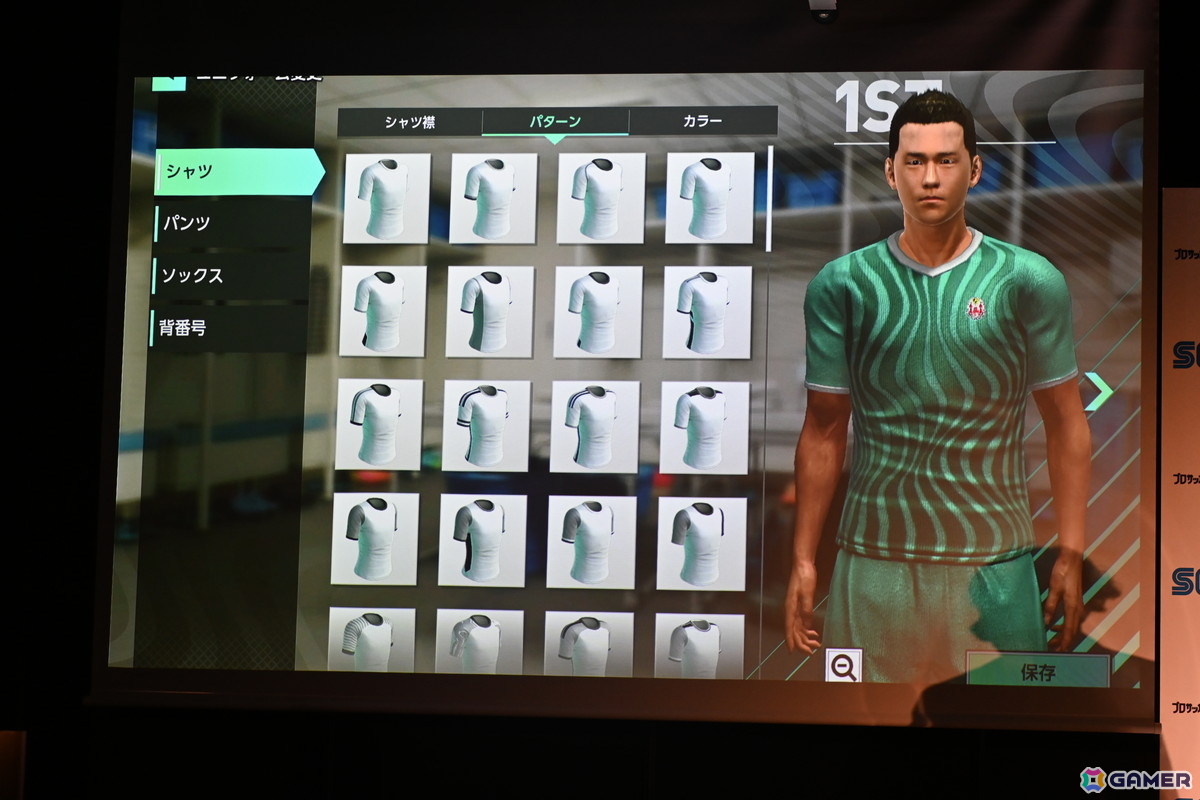The width and height of the screenshot is (1200, 800).
Task: Select the パターン tab
Action: [555, 122]
